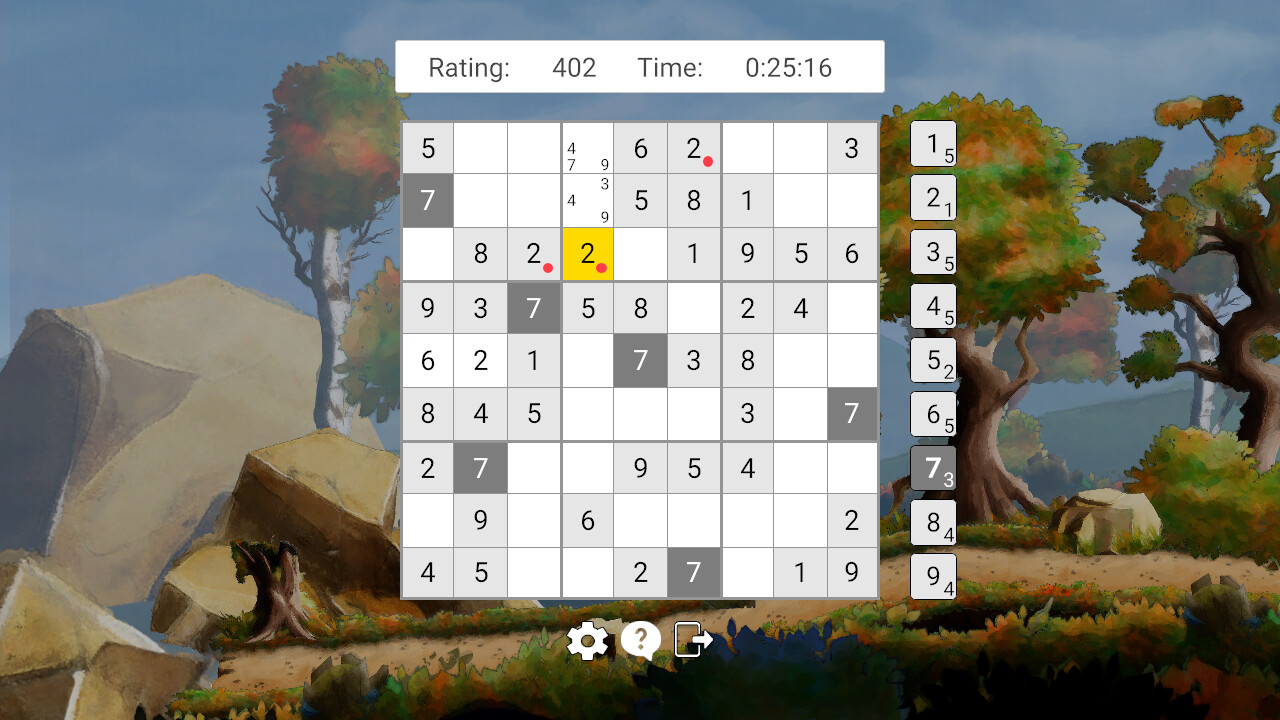Select number 9 from the number palette
The image size is (1280, 720).
[933, 575]
